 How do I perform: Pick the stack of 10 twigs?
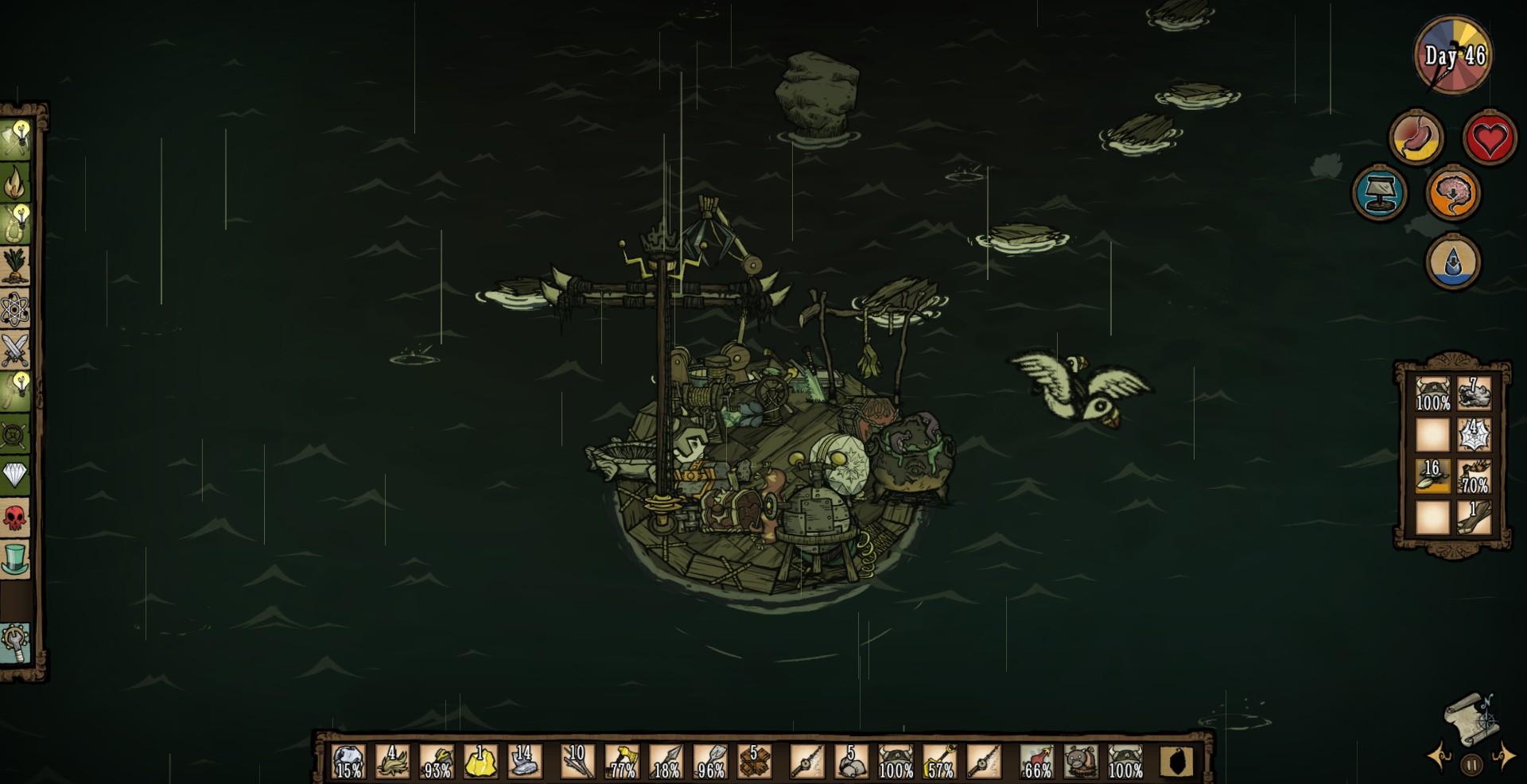pyautogui.click(x=577, y=762)
